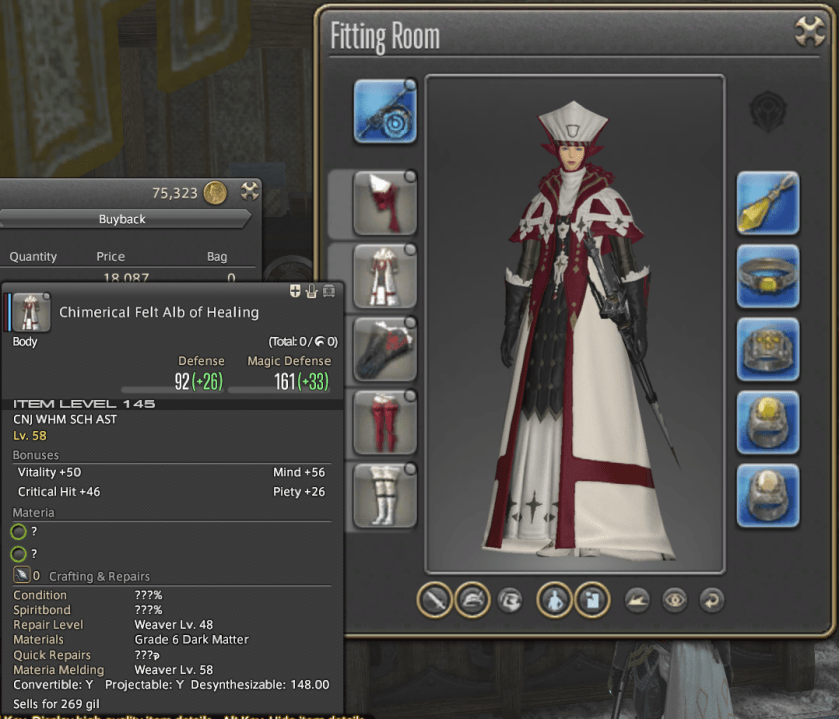
Task: Select the red hood head slot
Action: pos(384,204)
